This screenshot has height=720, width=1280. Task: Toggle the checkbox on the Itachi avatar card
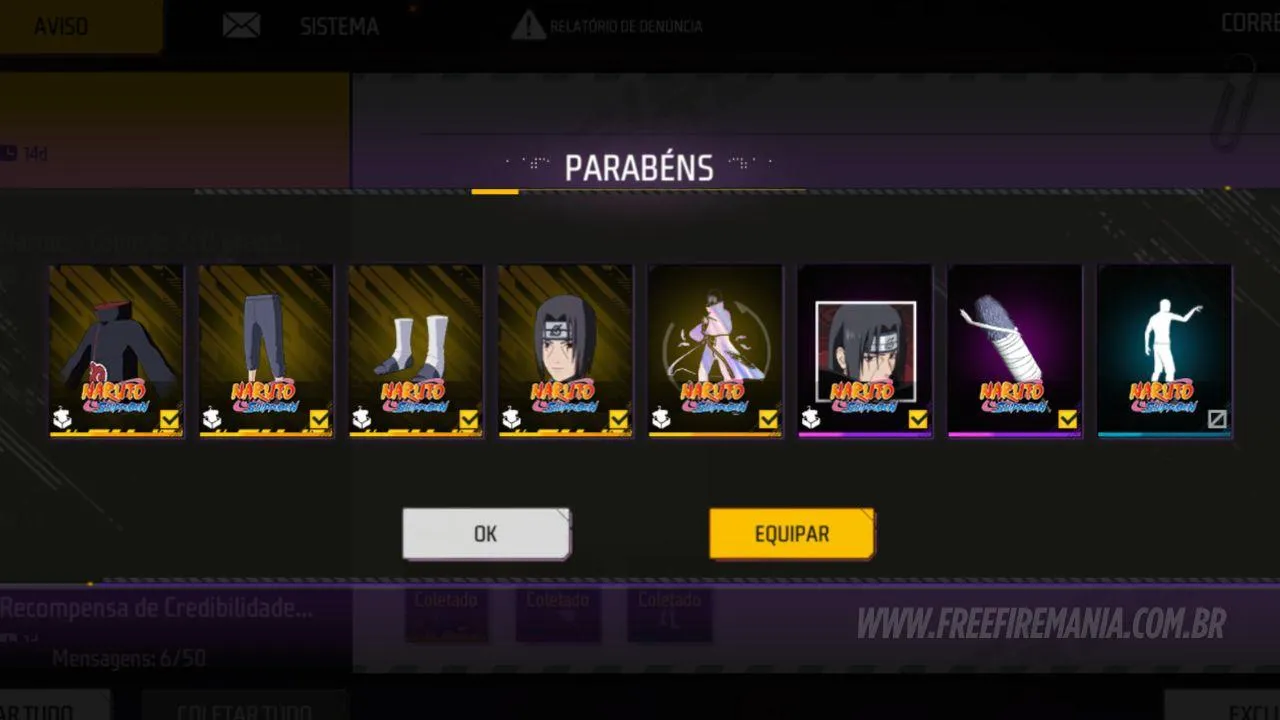coord(918,420)
